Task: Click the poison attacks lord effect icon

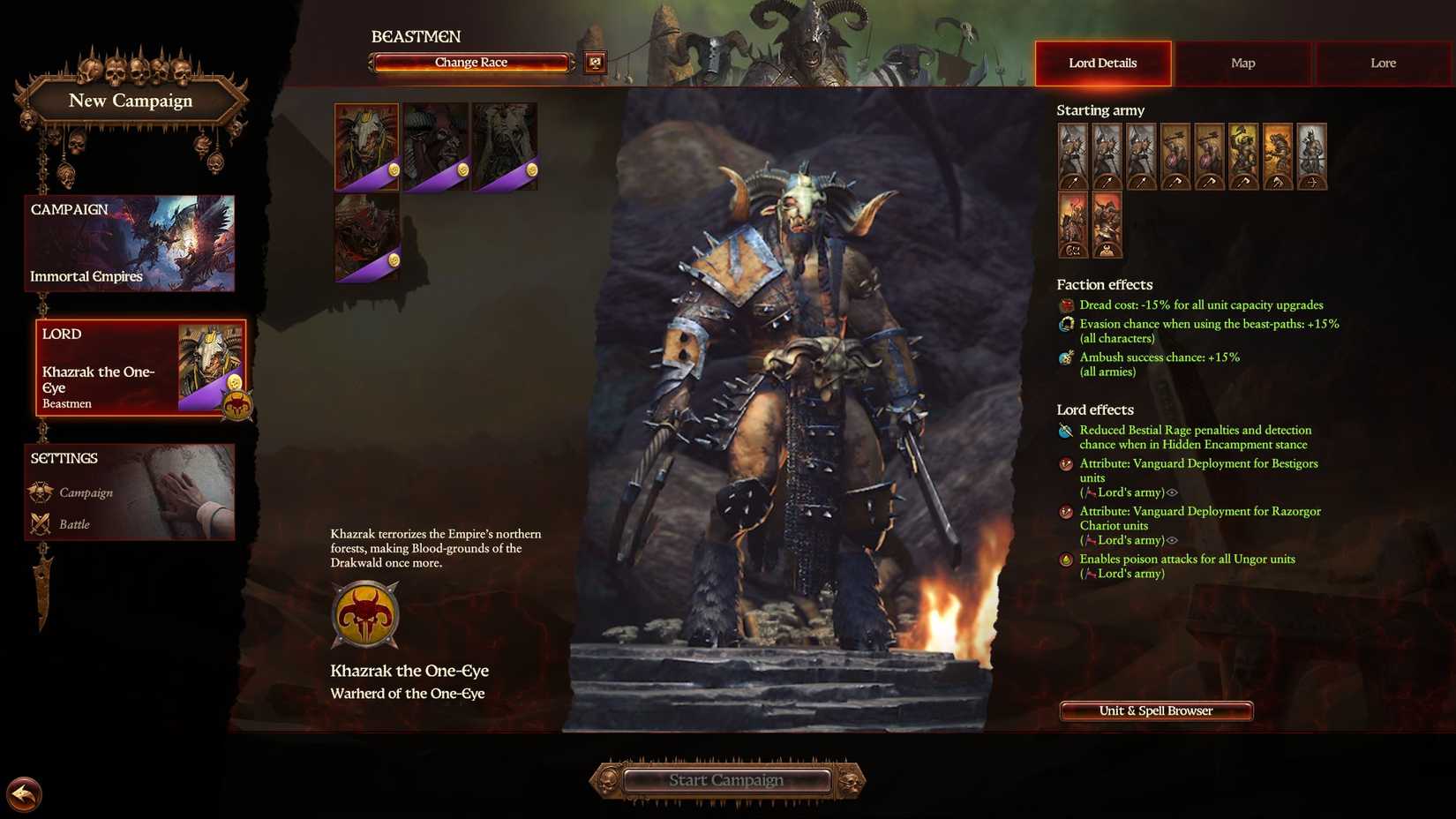Action: pos(1065,560)
